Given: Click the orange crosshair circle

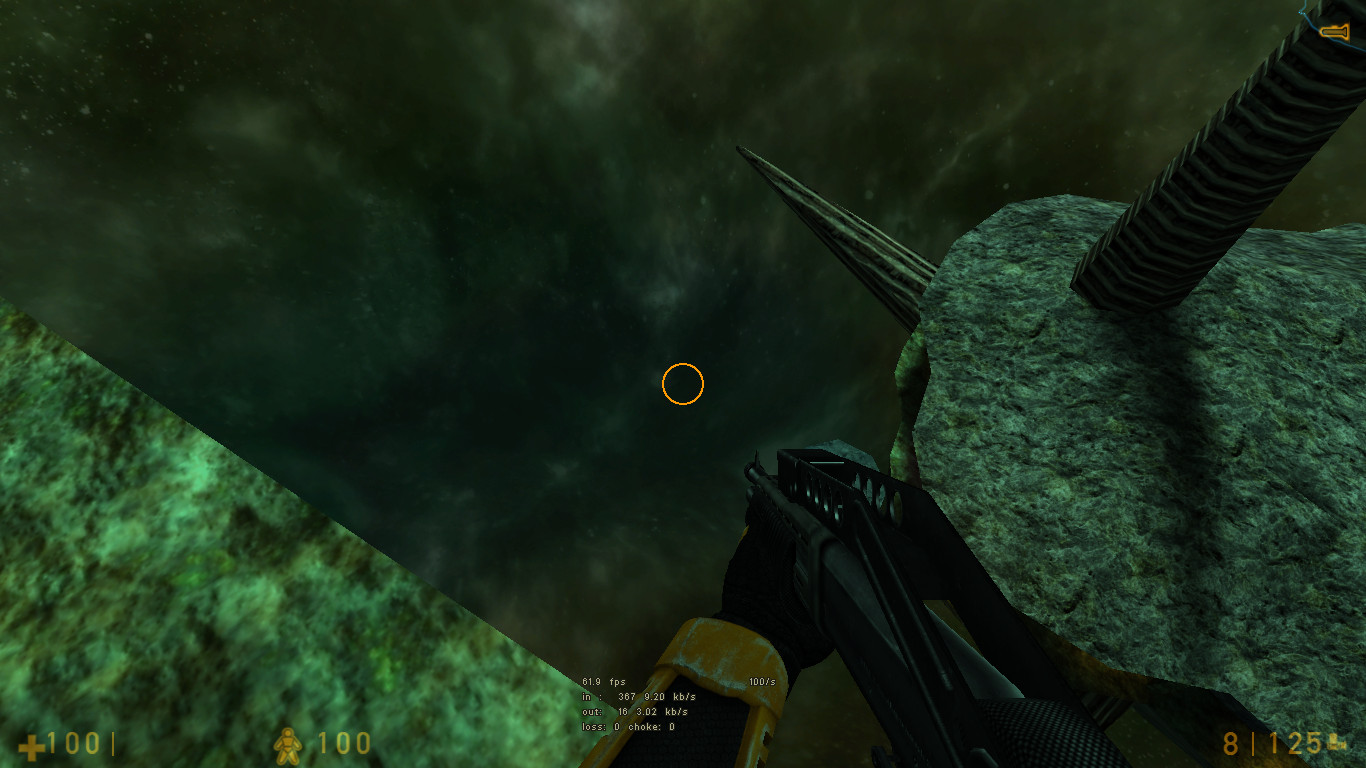Looking at the screenshot, I should tap(684, 385).
